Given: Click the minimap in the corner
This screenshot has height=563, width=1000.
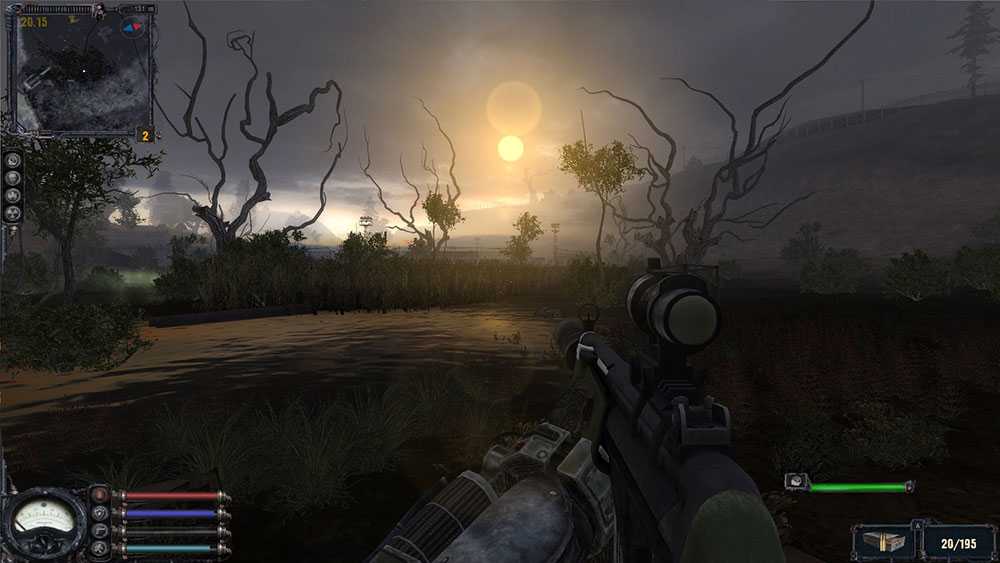Looking at the screenshot, I should click(x=80, y=72).
